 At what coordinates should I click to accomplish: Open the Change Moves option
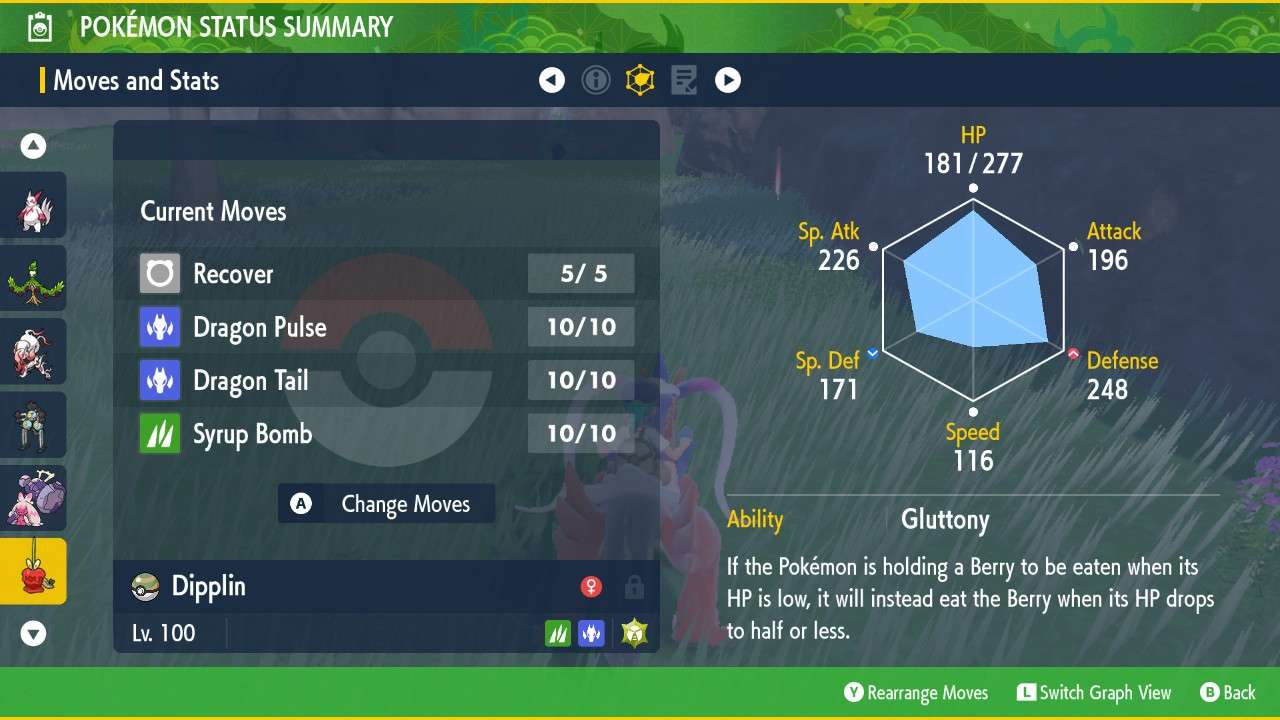pyautogui.click(x=386, y=504)
